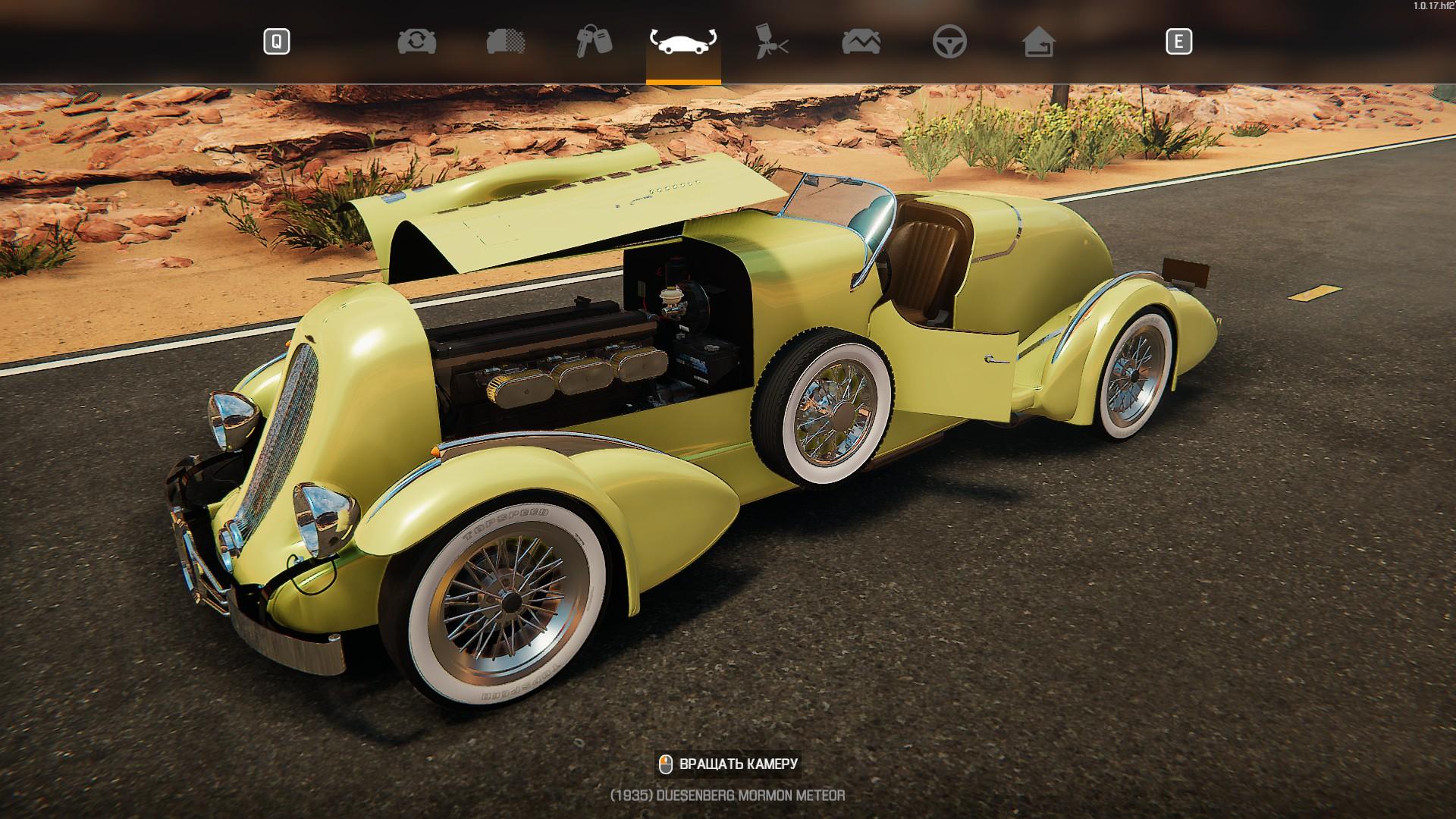Image resolution: width=1456 pixels, height=819 pixels.
Task: Choose the rotate car view tab
Action: coord(683,42)
